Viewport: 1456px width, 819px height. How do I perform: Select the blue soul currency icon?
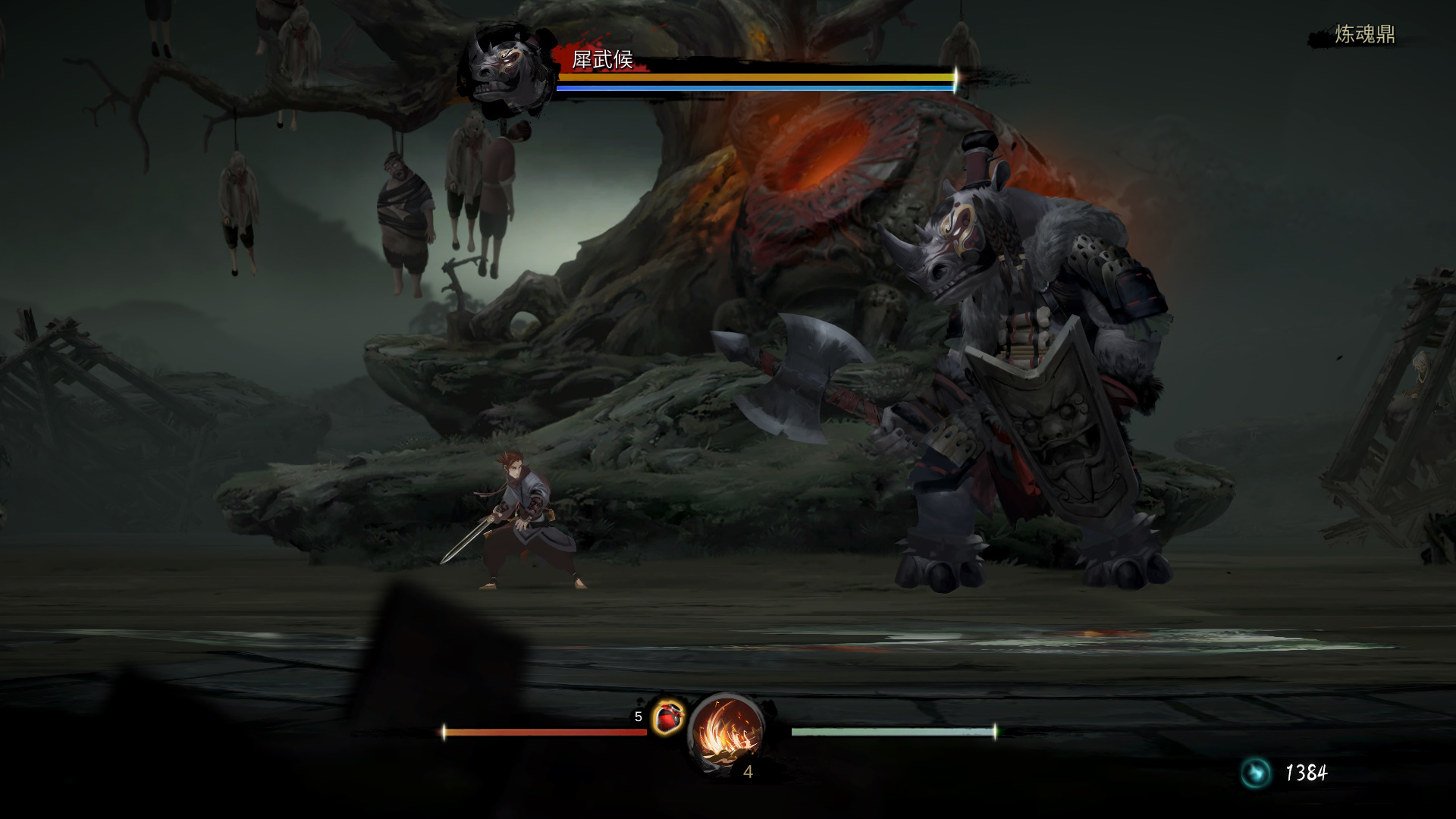click(x=1255, y=773)
